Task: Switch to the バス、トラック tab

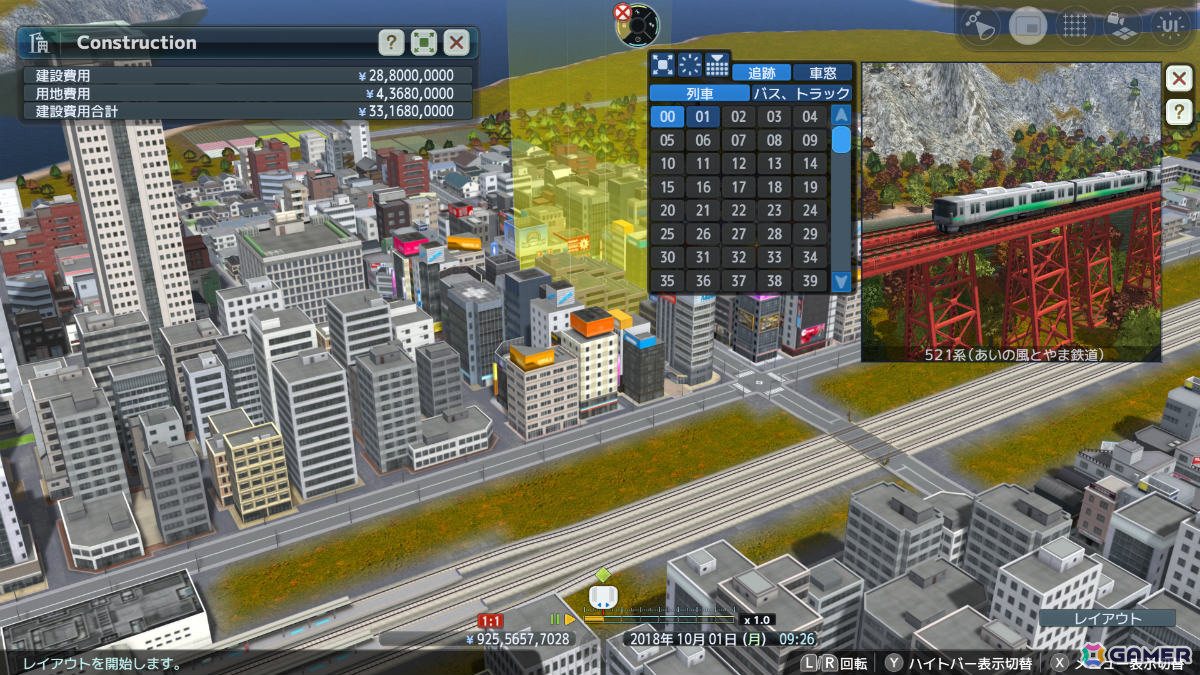Action: 802,93
